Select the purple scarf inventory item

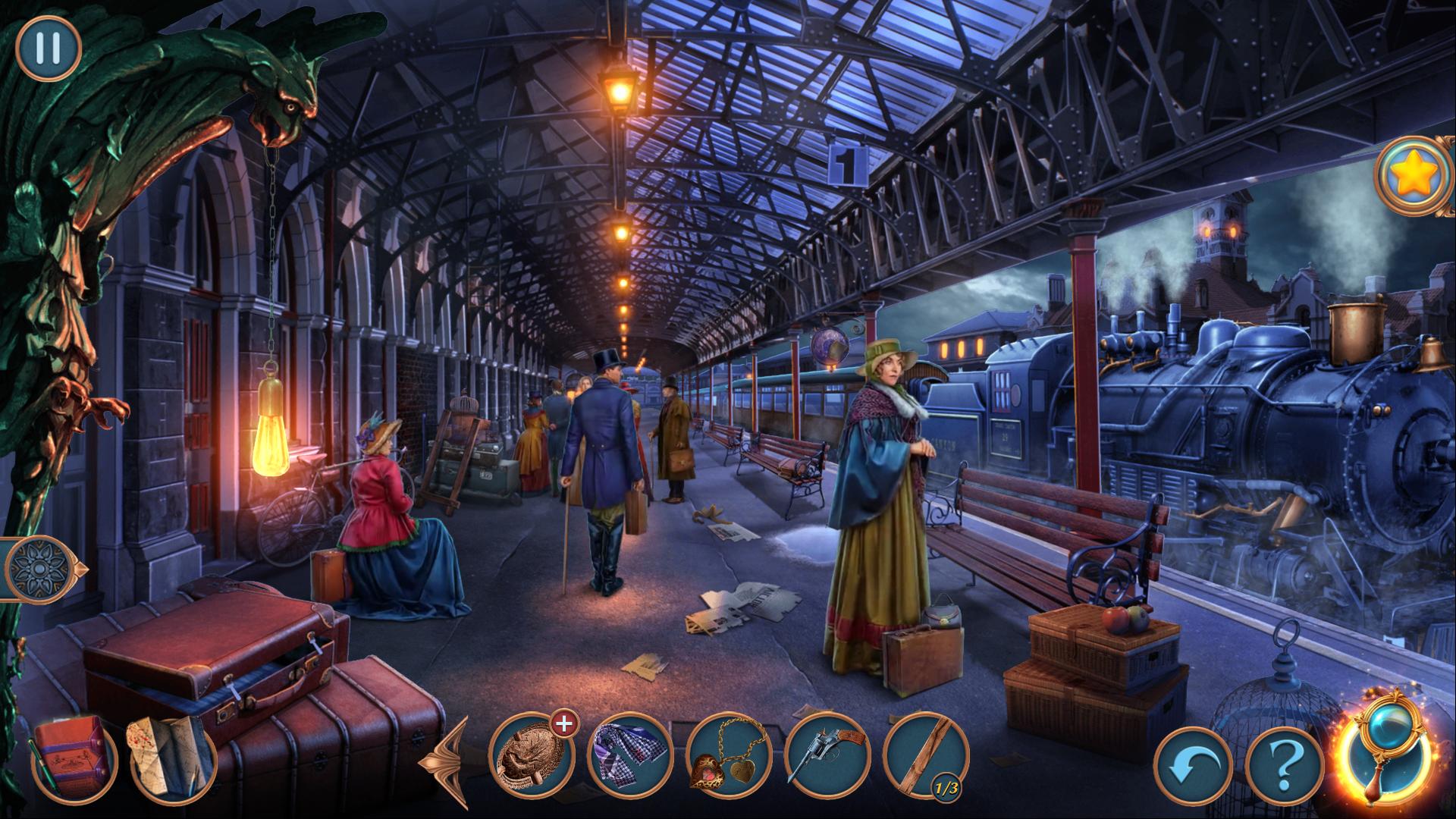coord(629,755)
